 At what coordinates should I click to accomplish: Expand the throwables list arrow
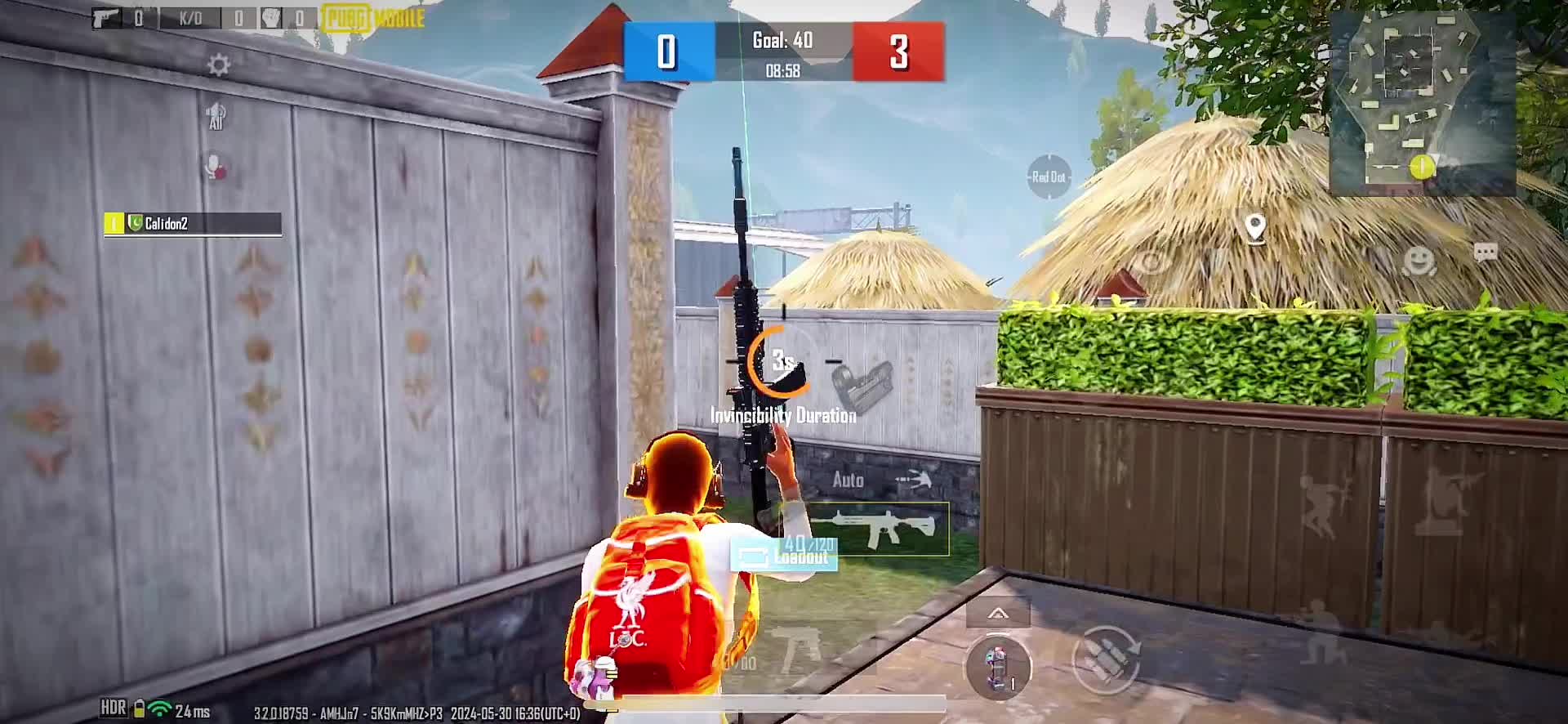(998, 613)
